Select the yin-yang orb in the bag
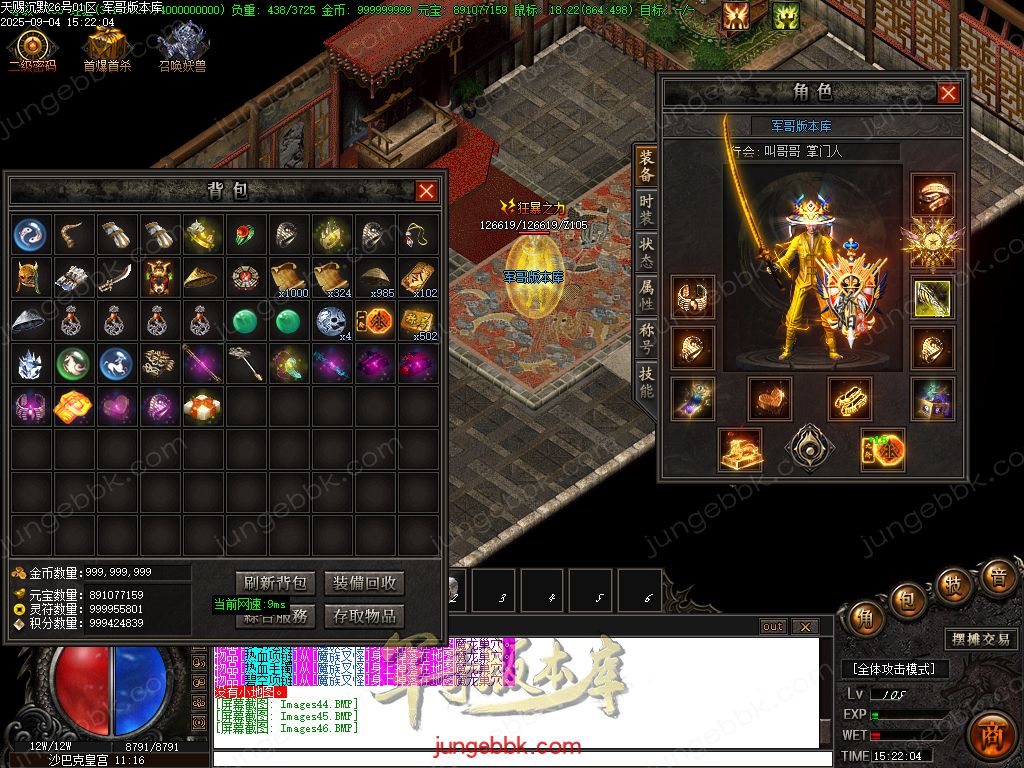The image size is (1024, 768). click(31, 235)
